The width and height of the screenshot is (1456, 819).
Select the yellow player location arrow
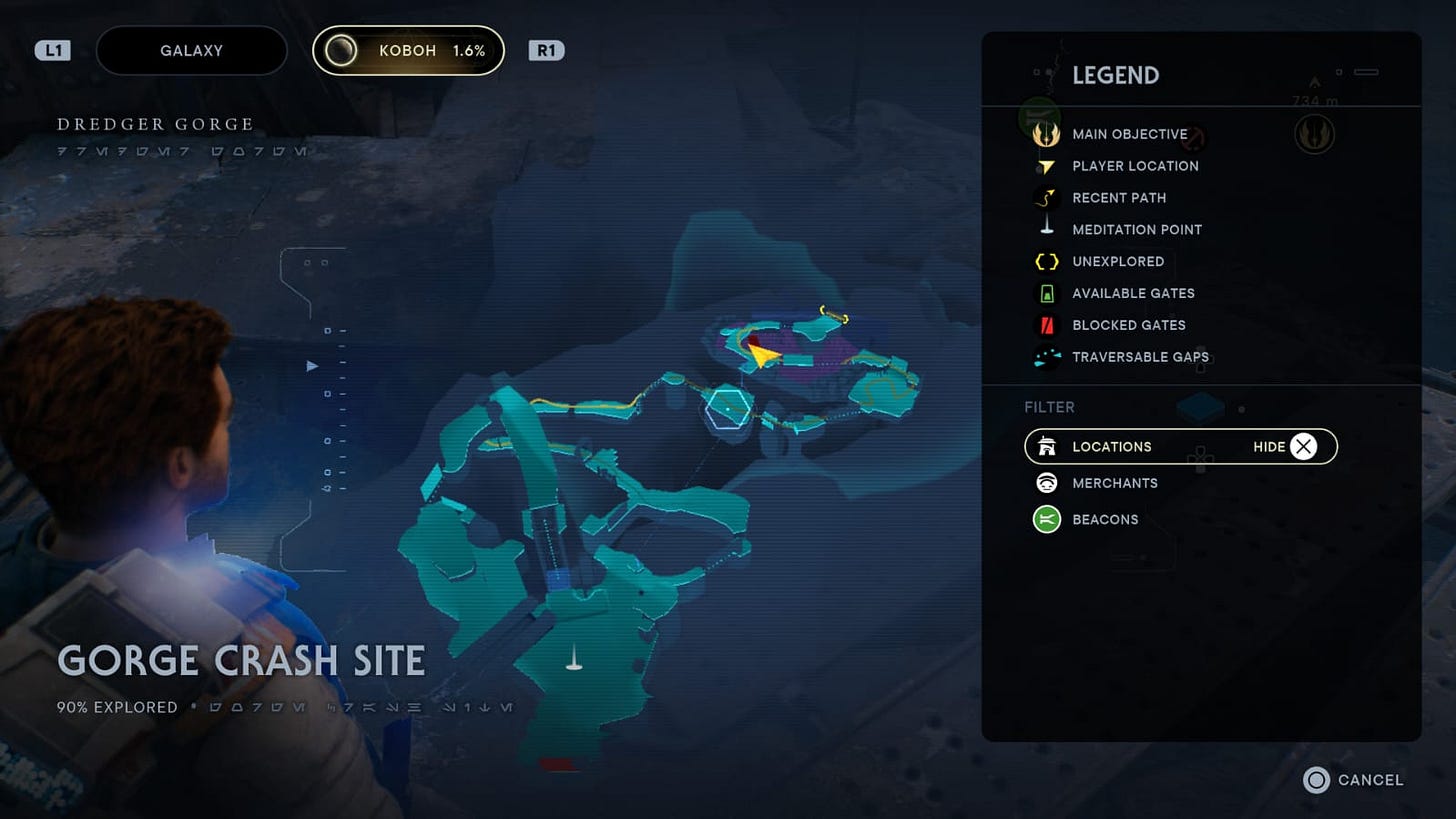tap(763, 355)
